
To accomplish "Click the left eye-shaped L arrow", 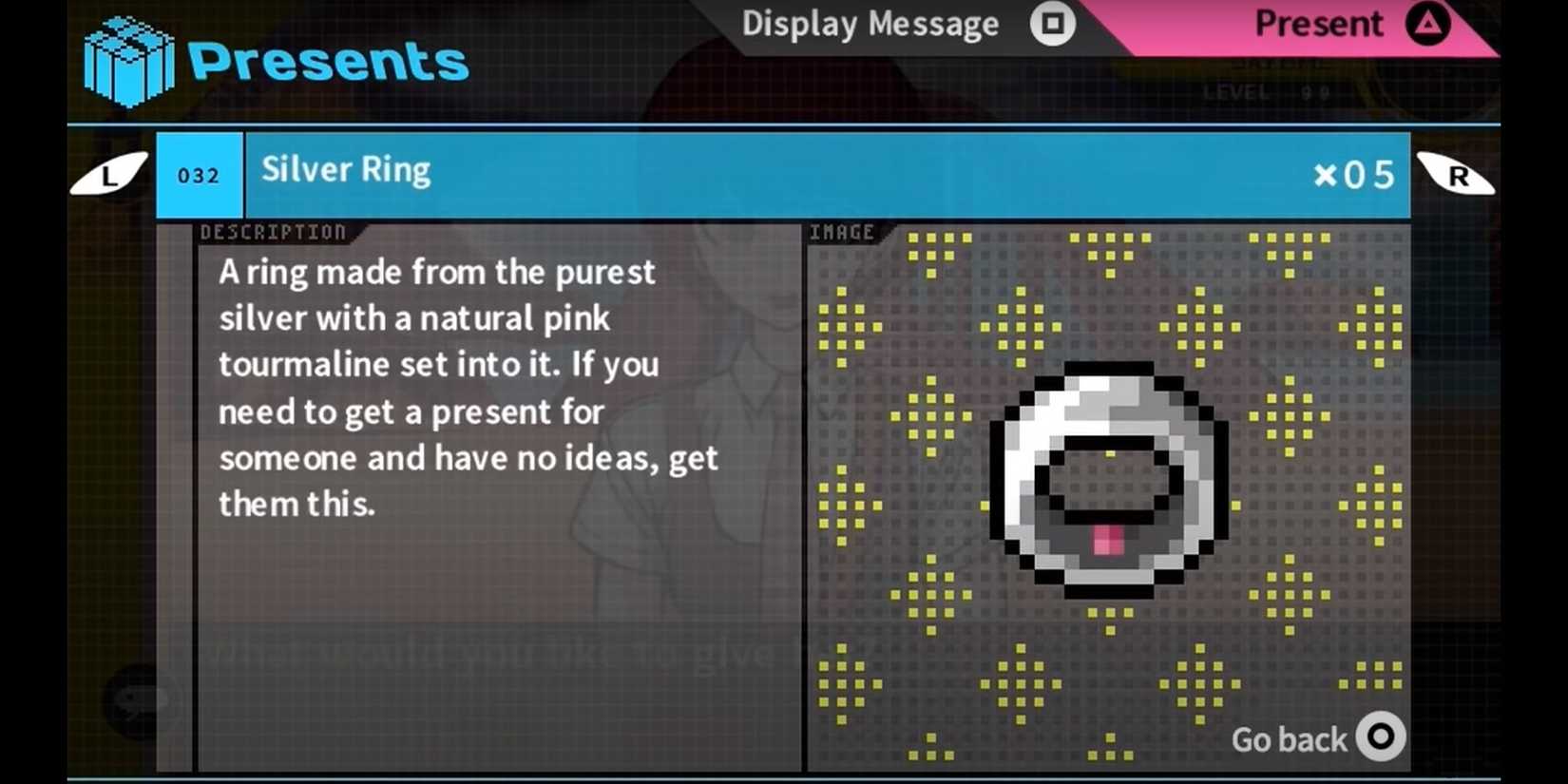I will 107,174.
